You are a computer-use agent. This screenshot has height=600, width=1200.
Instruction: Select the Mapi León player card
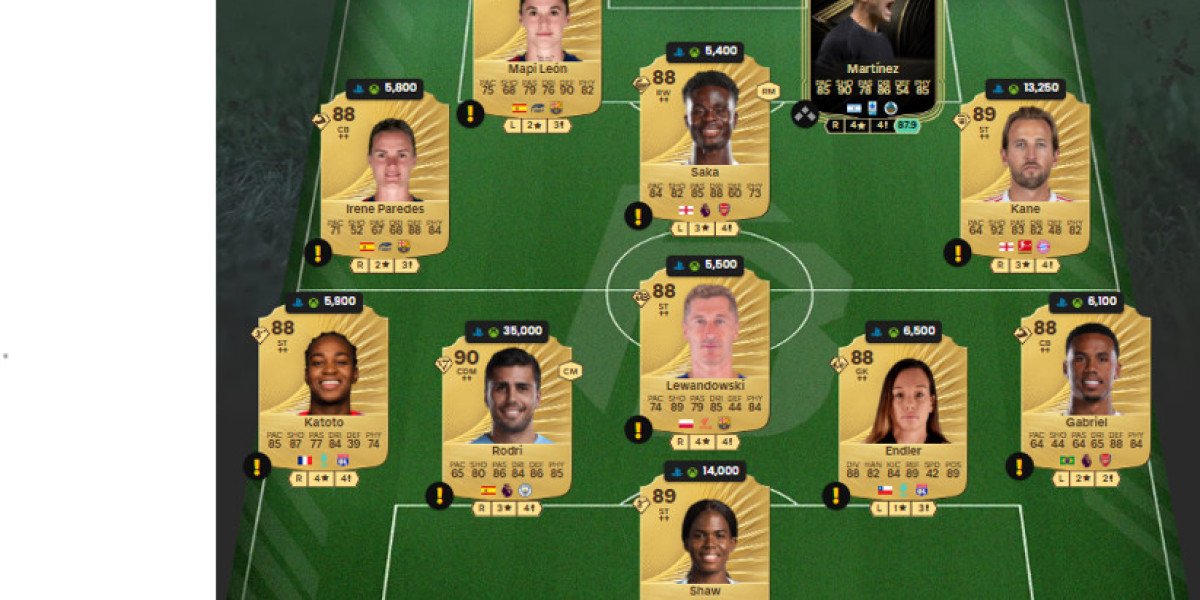point(537,50)
